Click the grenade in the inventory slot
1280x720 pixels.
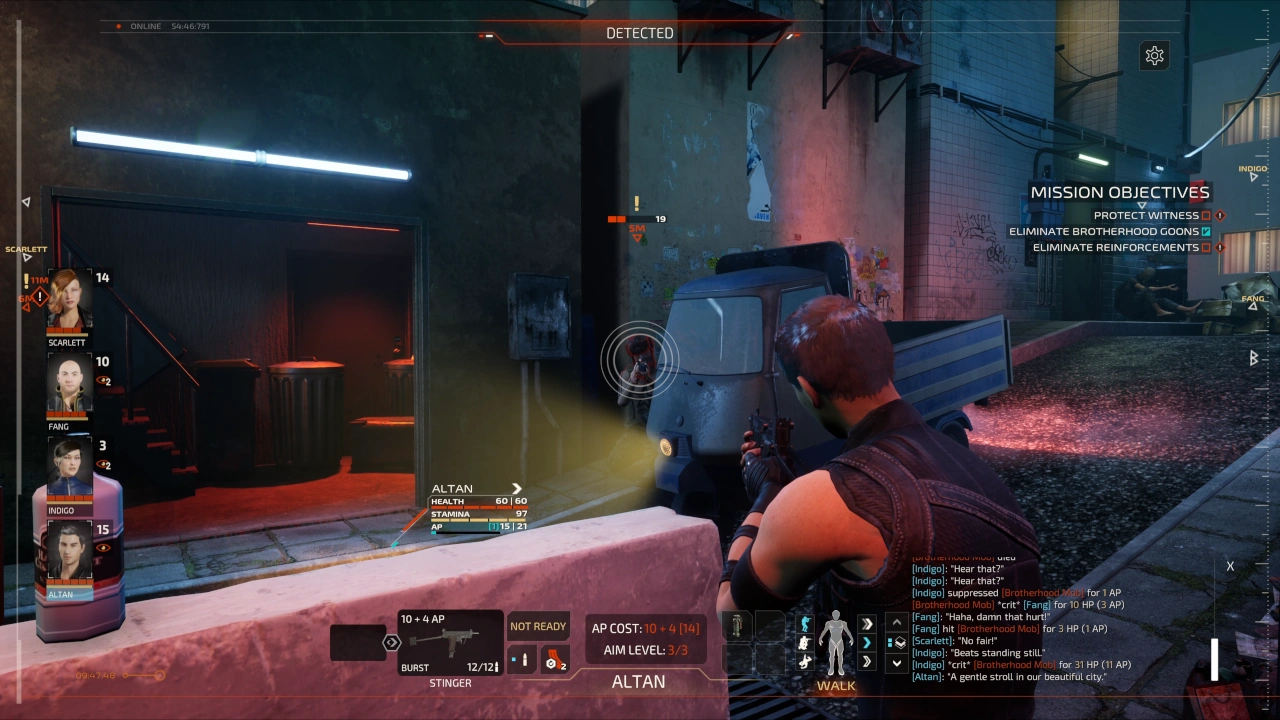[x=736, y=625]
